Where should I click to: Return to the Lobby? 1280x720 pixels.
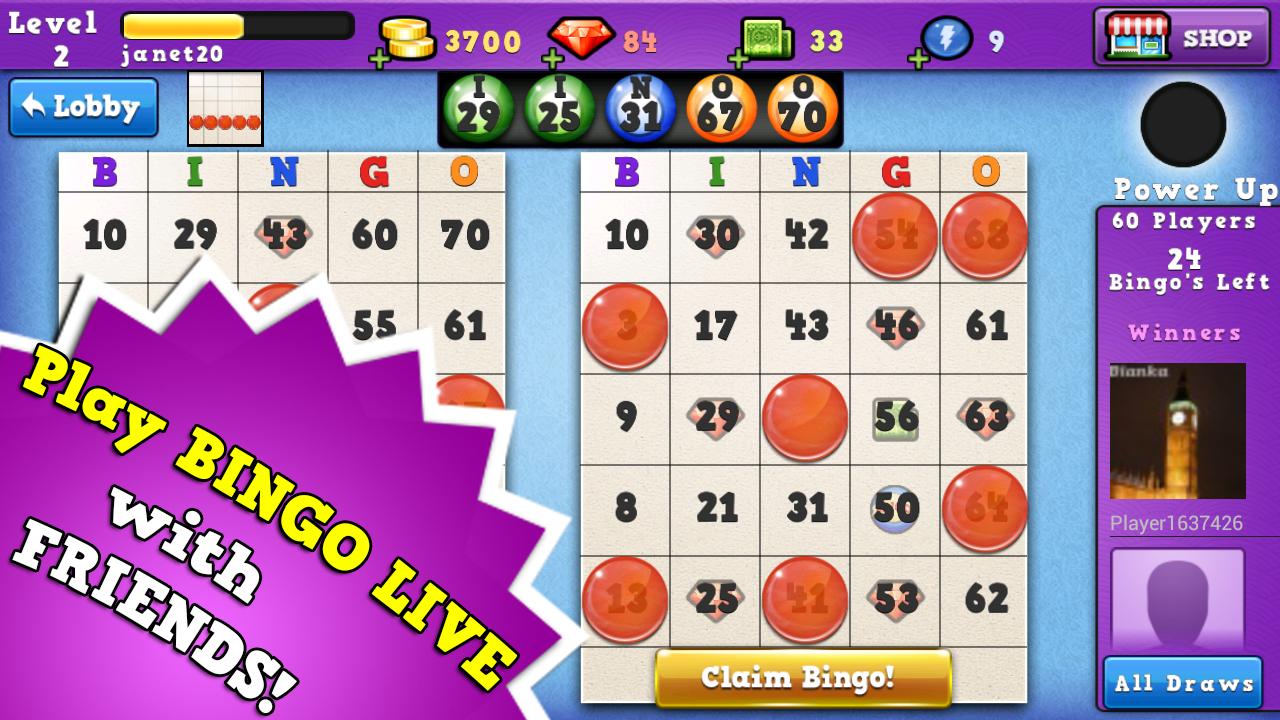coord(82,106)
